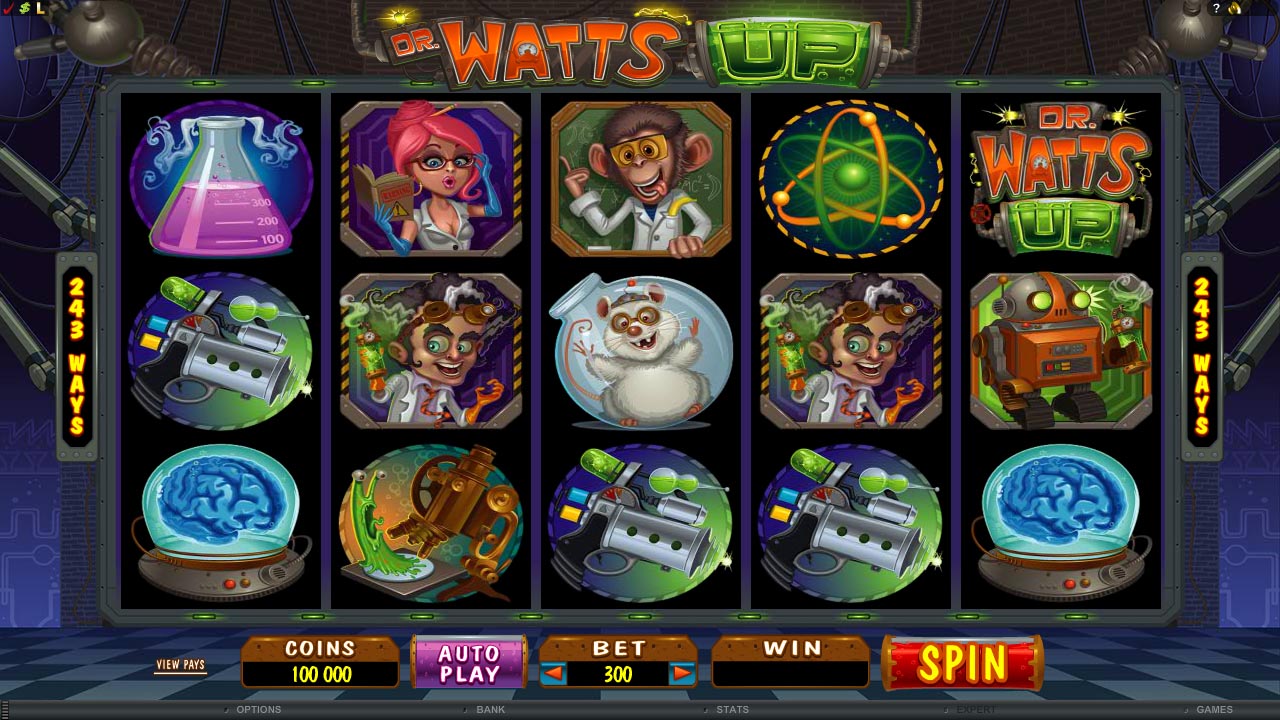Click the question mark help icon
The height and width of the screenshot is (720, 1280).
1216,8
